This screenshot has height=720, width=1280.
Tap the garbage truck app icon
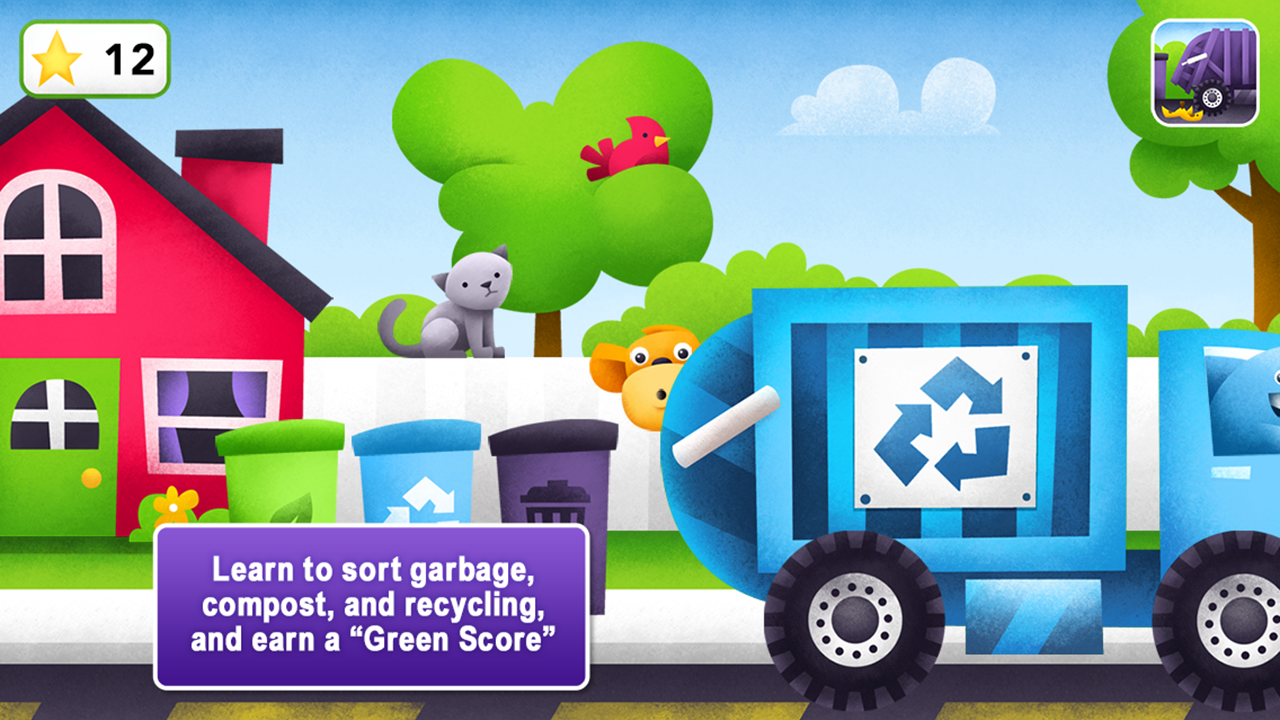tap(1203, 72)
